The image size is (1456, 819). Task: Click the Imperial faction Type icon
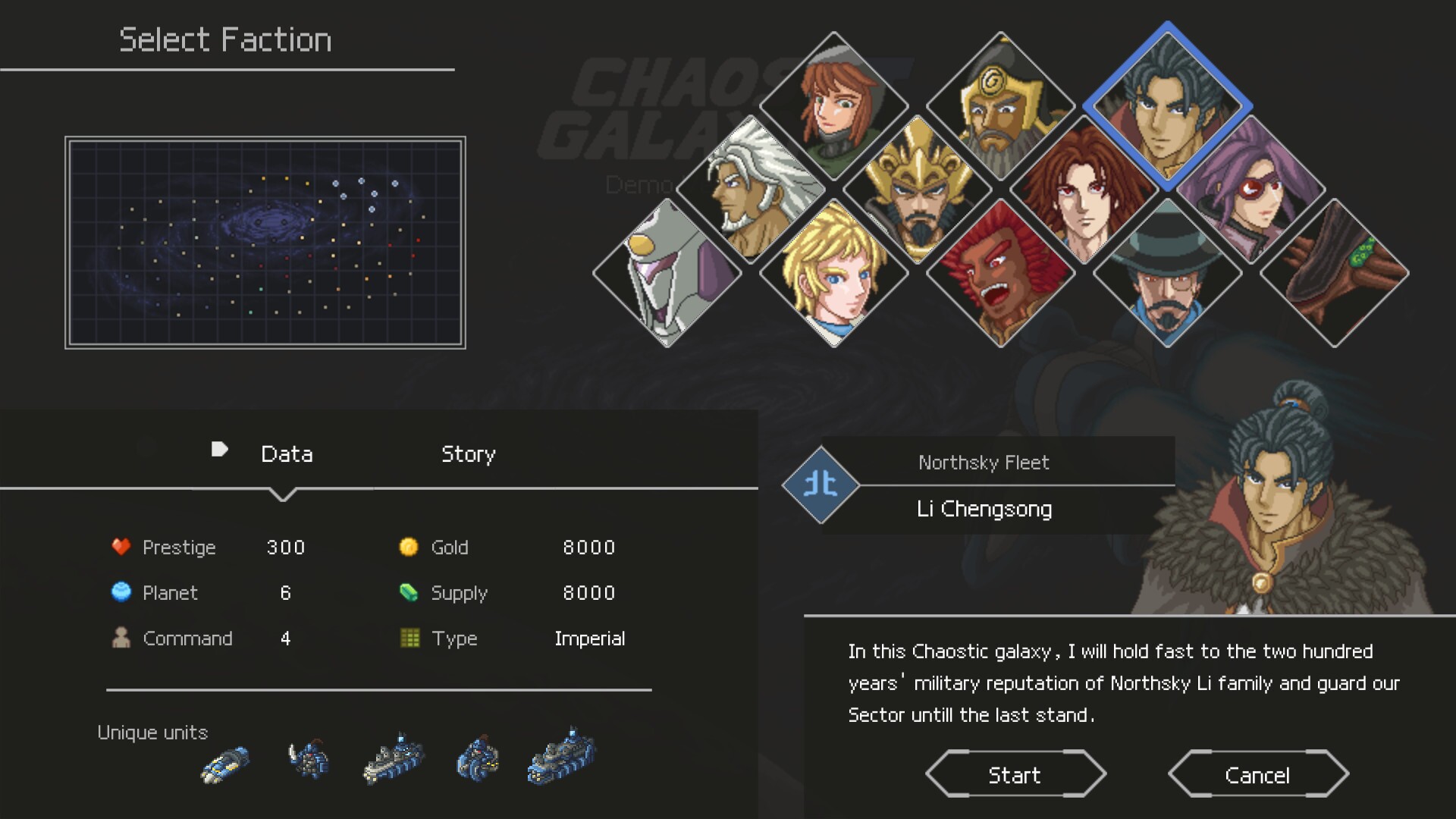click(409, 638)
